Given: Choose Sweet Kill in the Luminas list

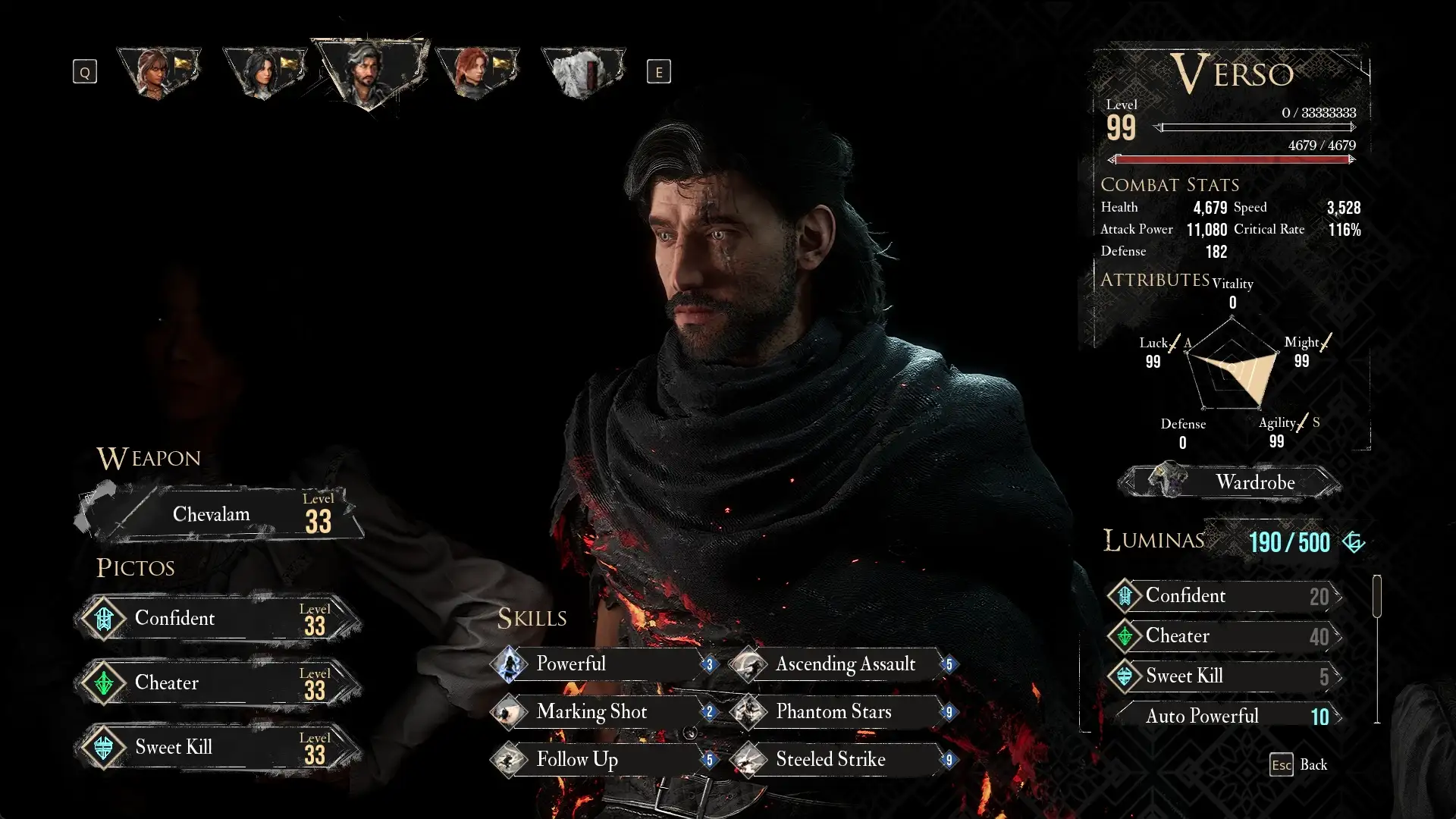Looking at the screenshot, I should click(1224, 676).
